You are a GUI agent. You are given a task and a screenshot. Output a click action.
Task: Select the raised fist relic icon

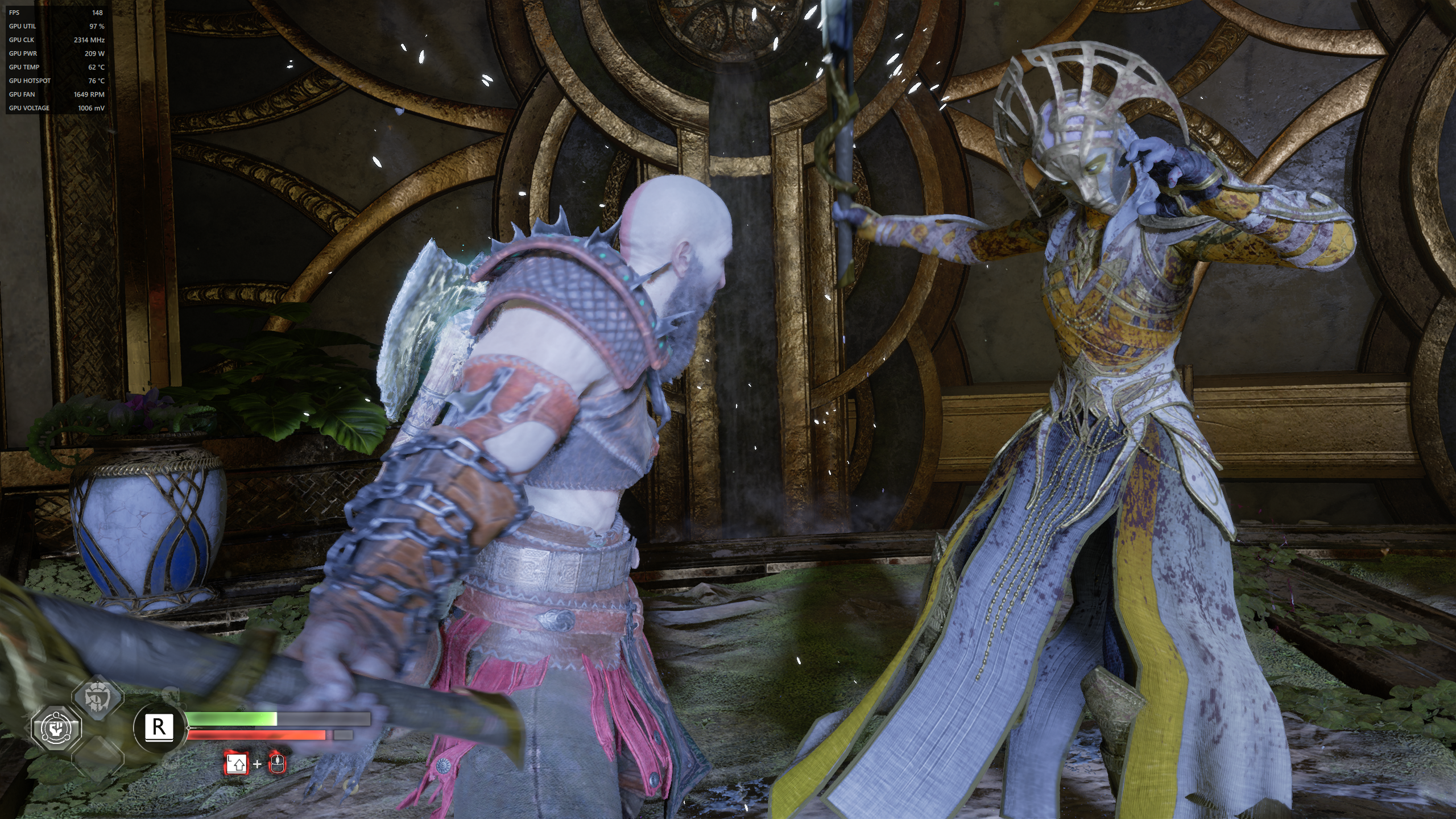(56, 729)
